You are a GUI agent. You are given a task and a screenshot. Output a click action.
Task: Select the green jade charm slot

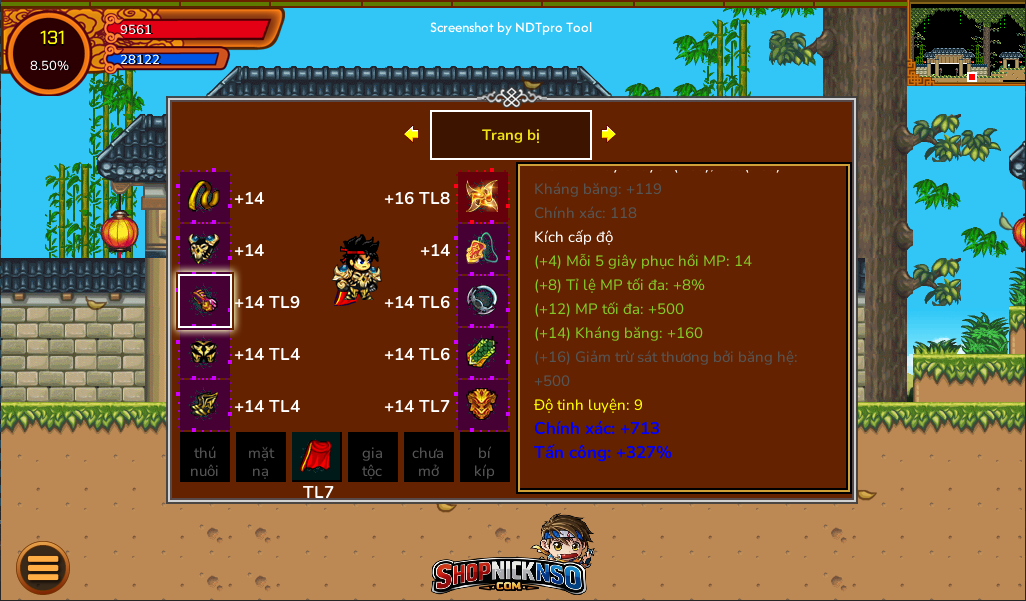[x=483, y=353]
